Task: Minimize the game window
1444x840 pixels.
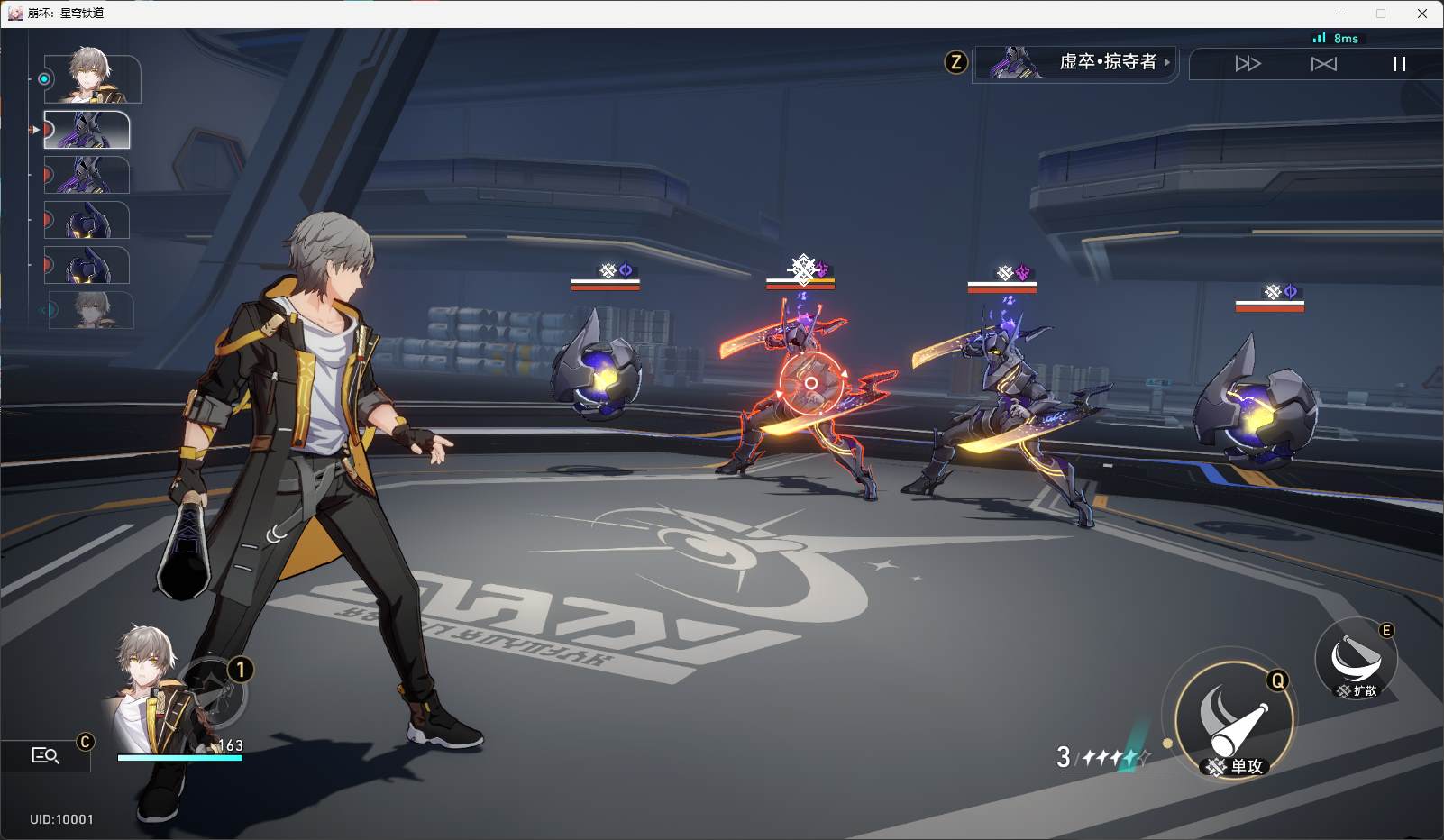Action: tap(1340, 14)
